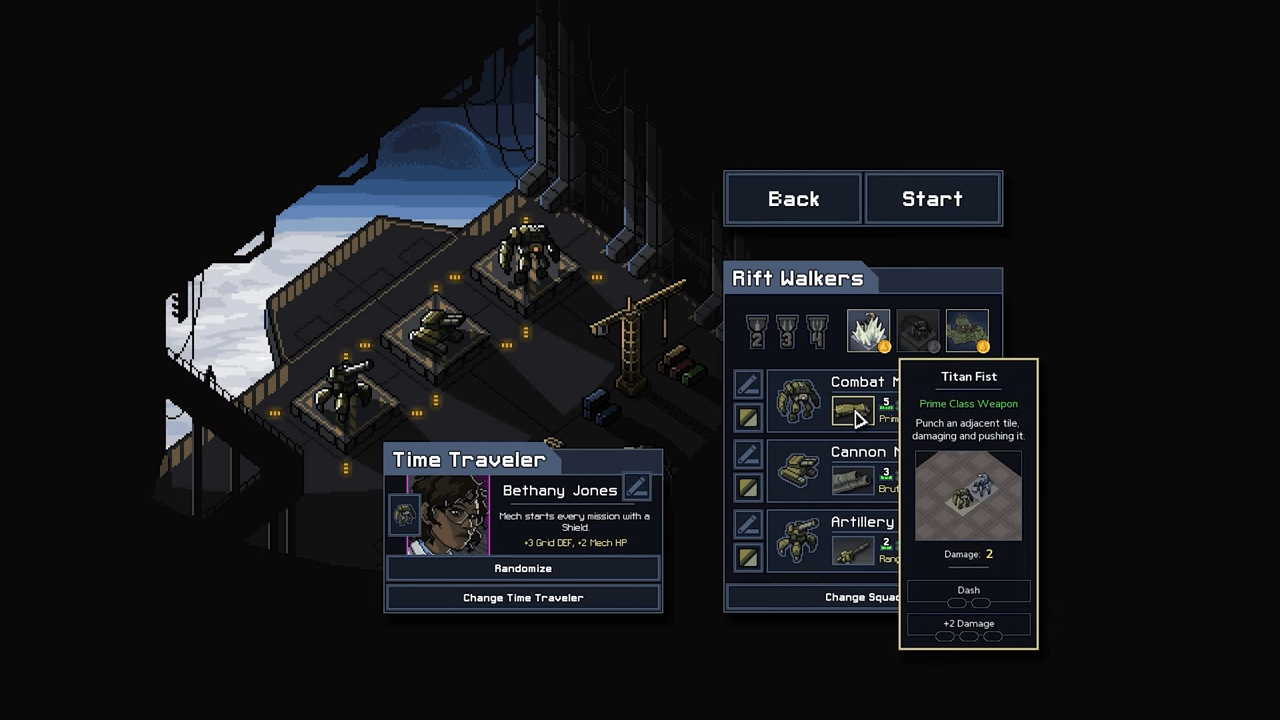
Task: Change the Artillery Mech's color swatch
Action: tap(748, 557)
